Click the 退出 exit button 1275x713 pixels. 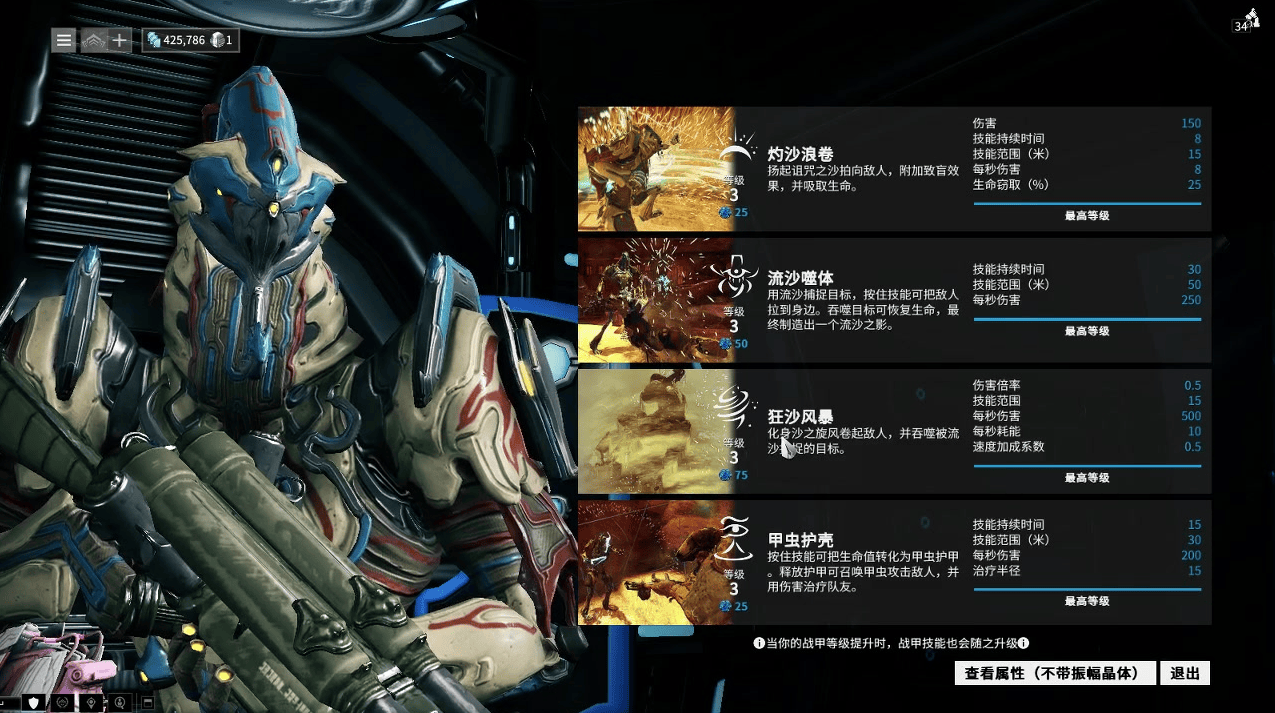click(1185, 673)
